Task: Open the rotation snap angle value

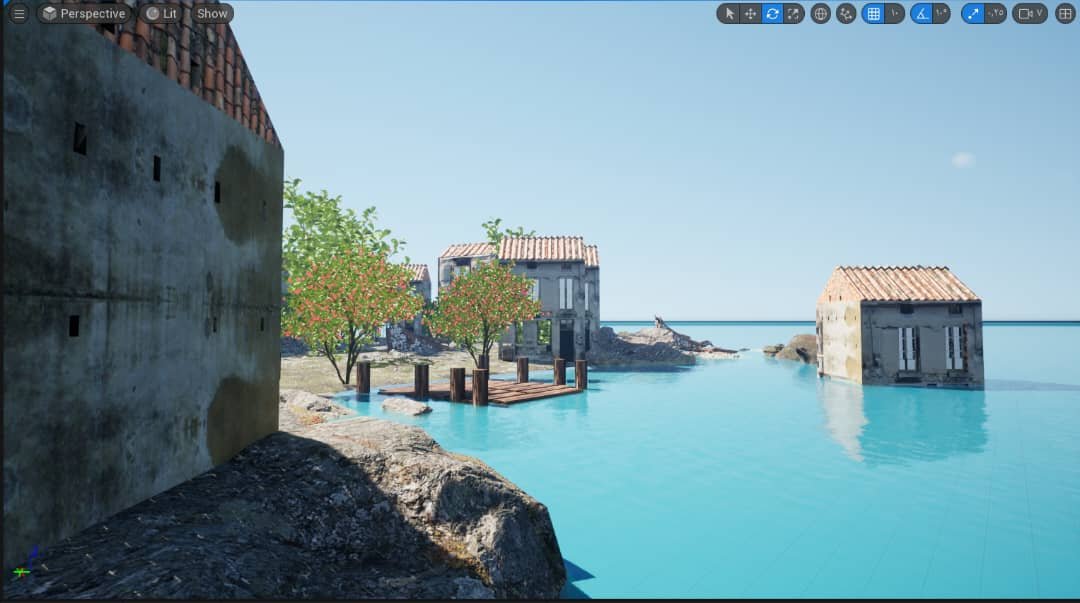Action: (941, 14)
